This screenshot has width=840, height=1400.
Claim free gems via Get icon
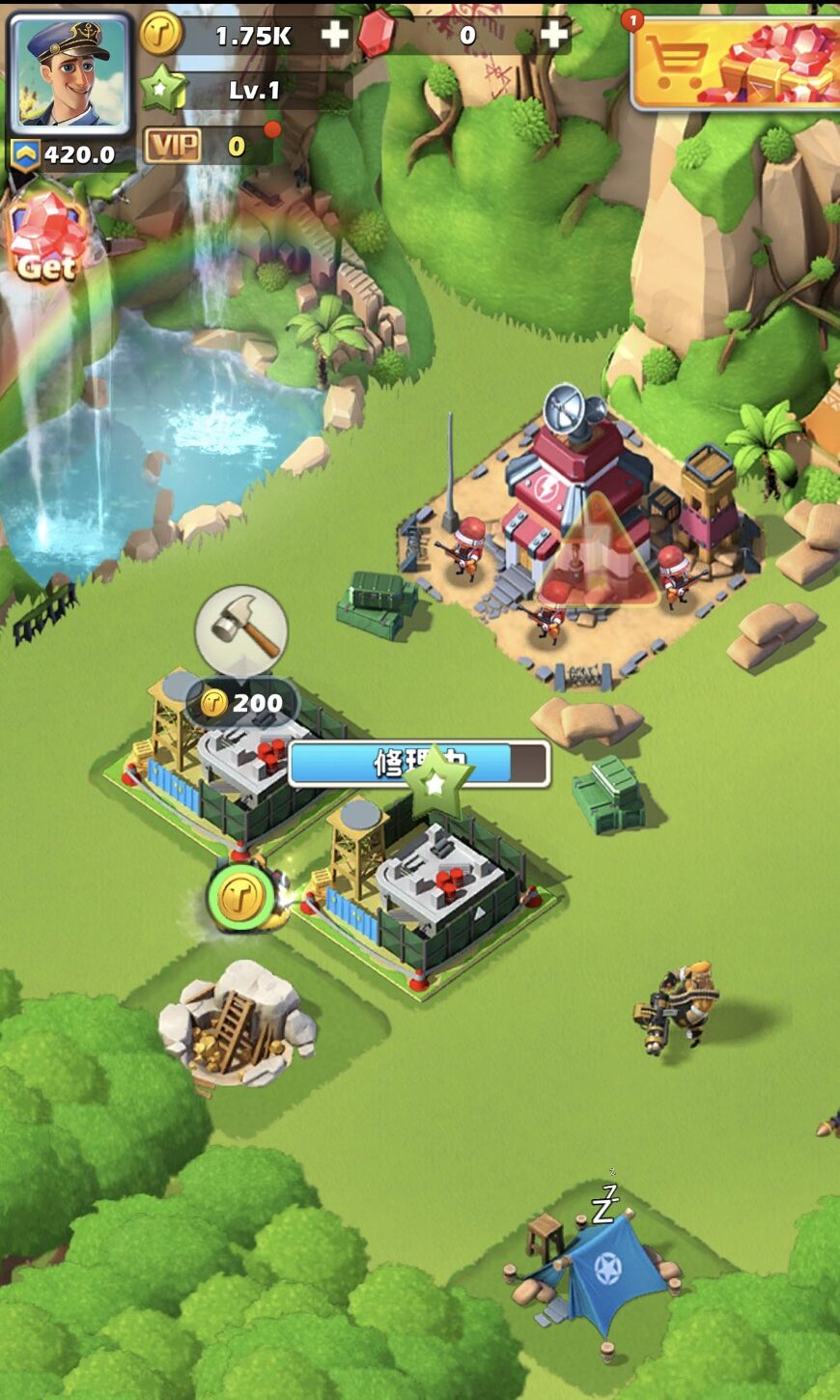pyautogui.click(x=46, y=238)
